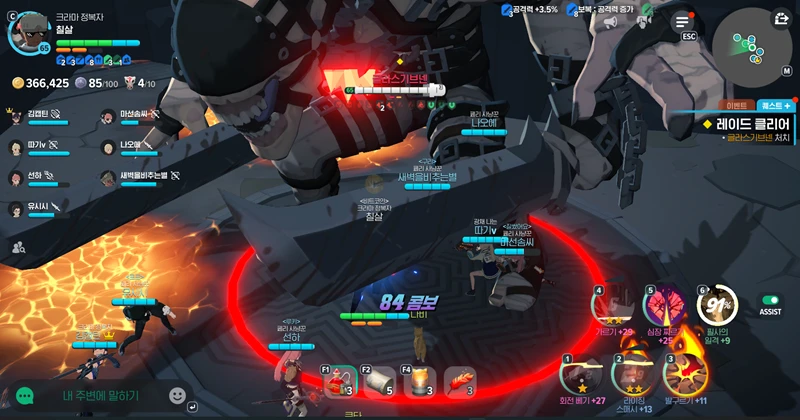This screenshot has width=800, height=420.
Task: Activate the 가르기 skill
Action: click(x=612, y=307)
